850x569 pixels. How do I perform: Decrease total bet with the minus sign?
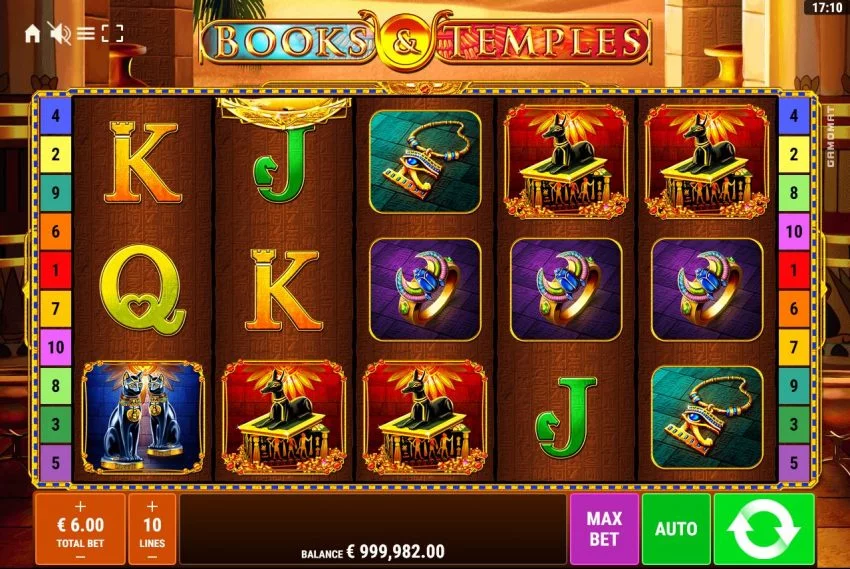pos(81,555)
